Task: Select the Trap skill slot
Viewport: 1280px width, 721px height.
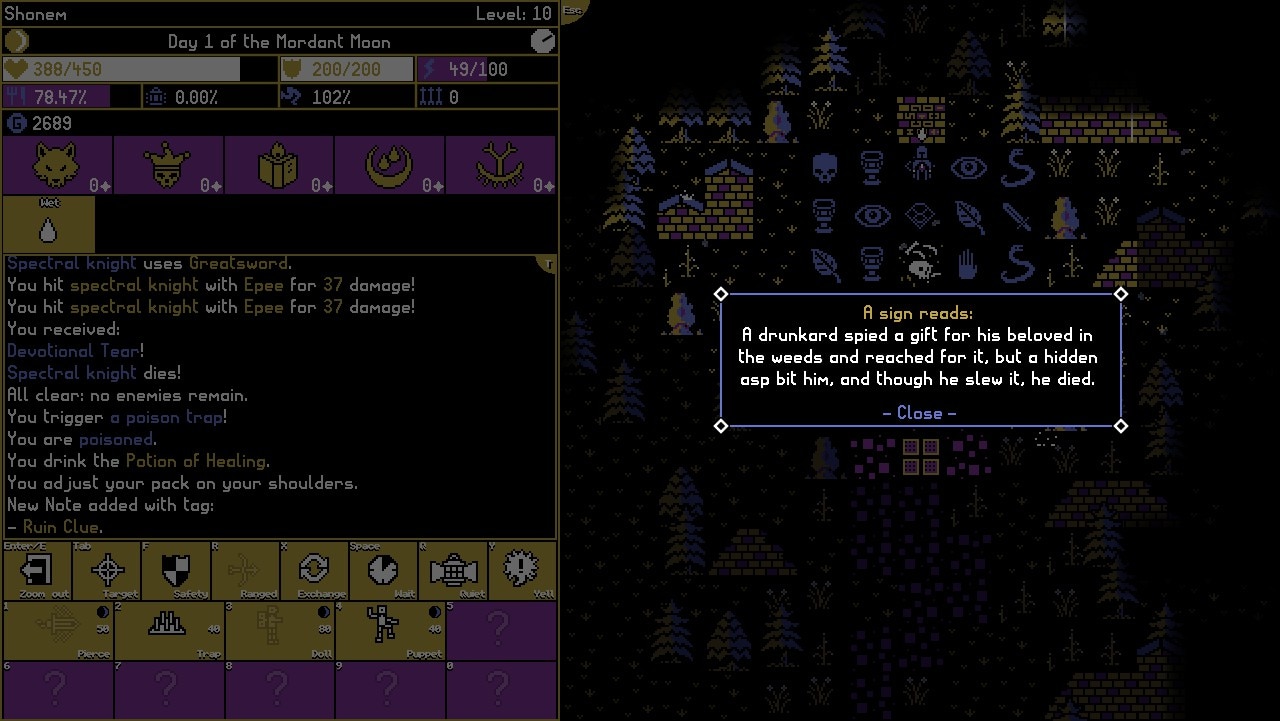Action: [x=169, y=630]
